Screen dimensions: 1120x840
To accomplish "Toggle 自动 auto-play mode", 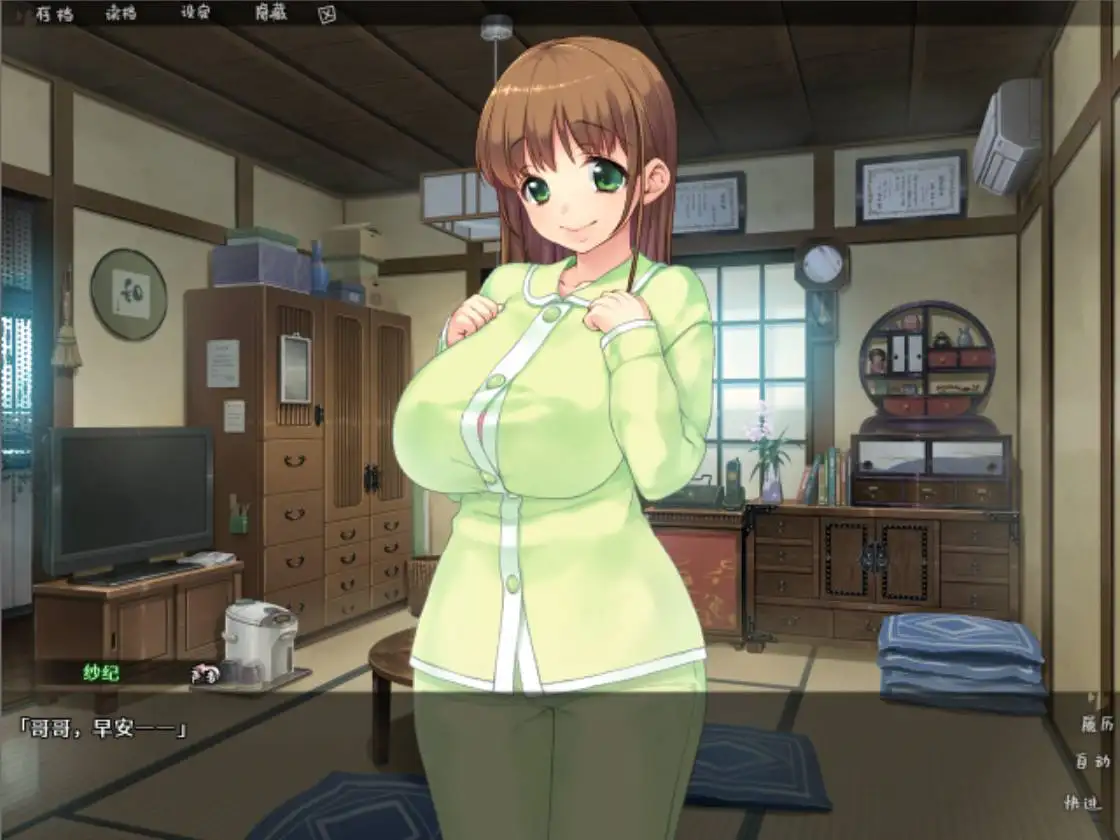I will (1093, 761).
